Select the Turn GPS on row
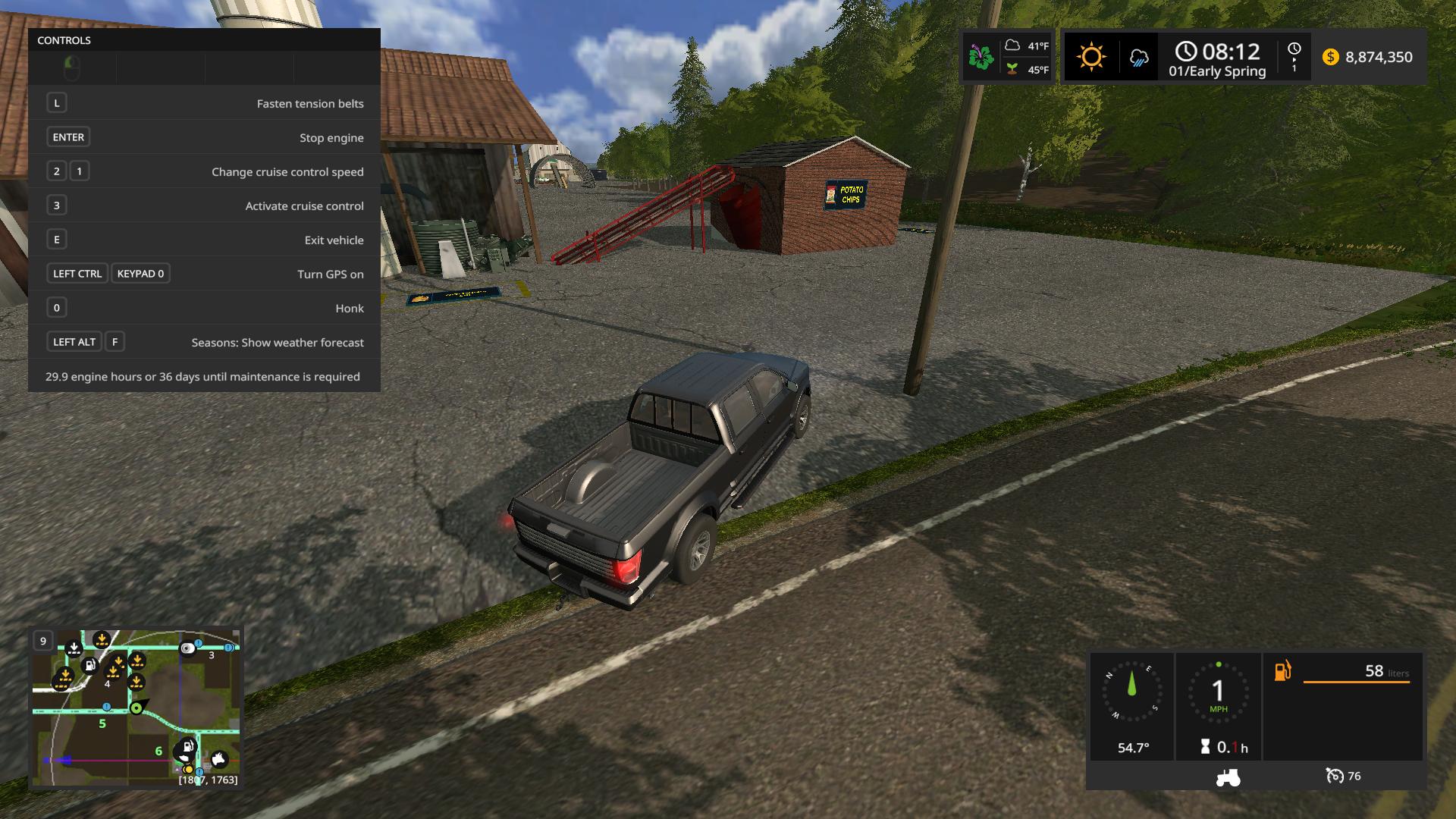This screenshot has width=1456, height=819. [x=204, y=274]
